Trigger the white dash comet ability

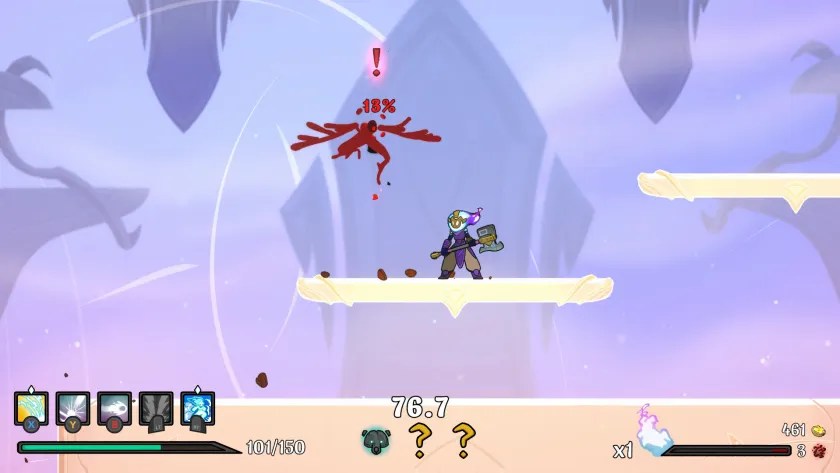click(x=114, y=408)
